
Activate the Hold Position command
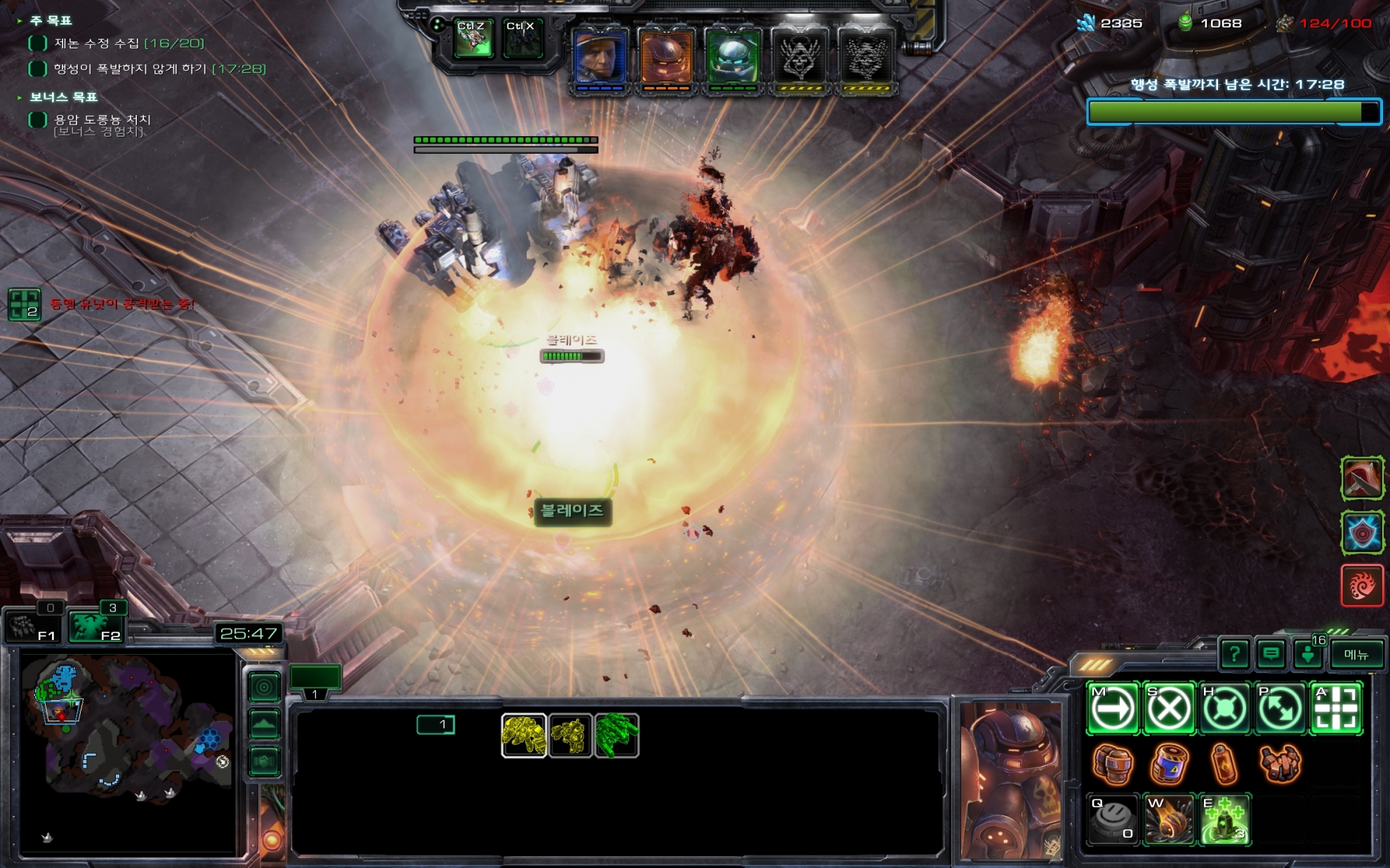click(x=1224, y=709)
